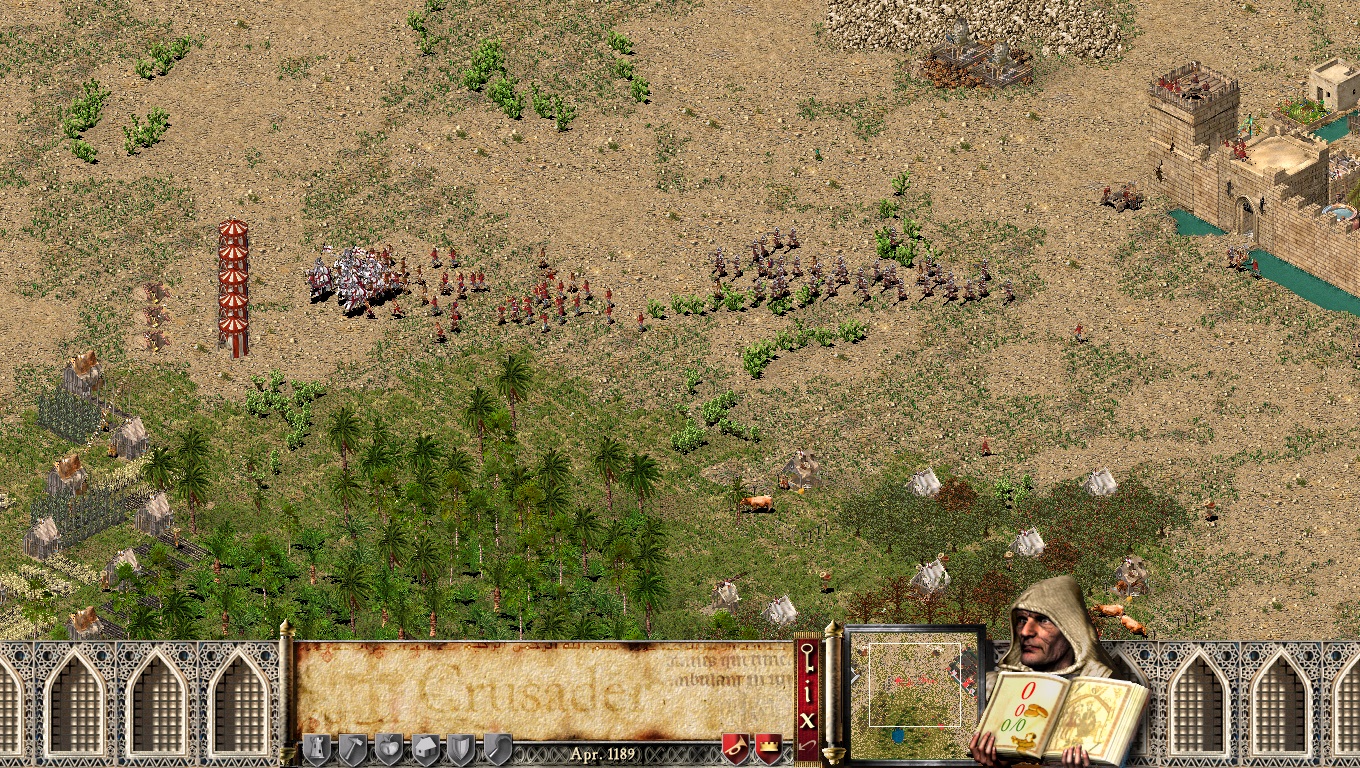Click the 'i' info icon on the sidebar

(808, 690)
